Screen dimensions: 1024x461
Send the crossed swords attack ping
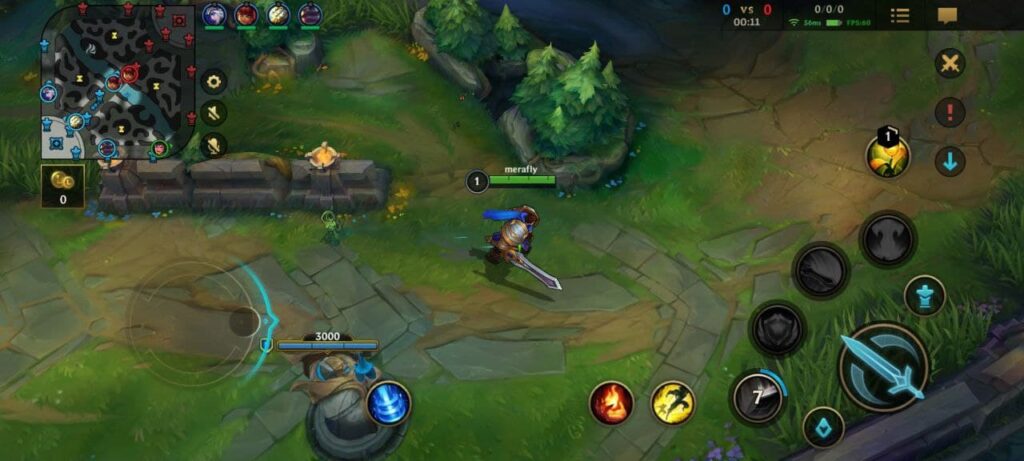point(949,64)
